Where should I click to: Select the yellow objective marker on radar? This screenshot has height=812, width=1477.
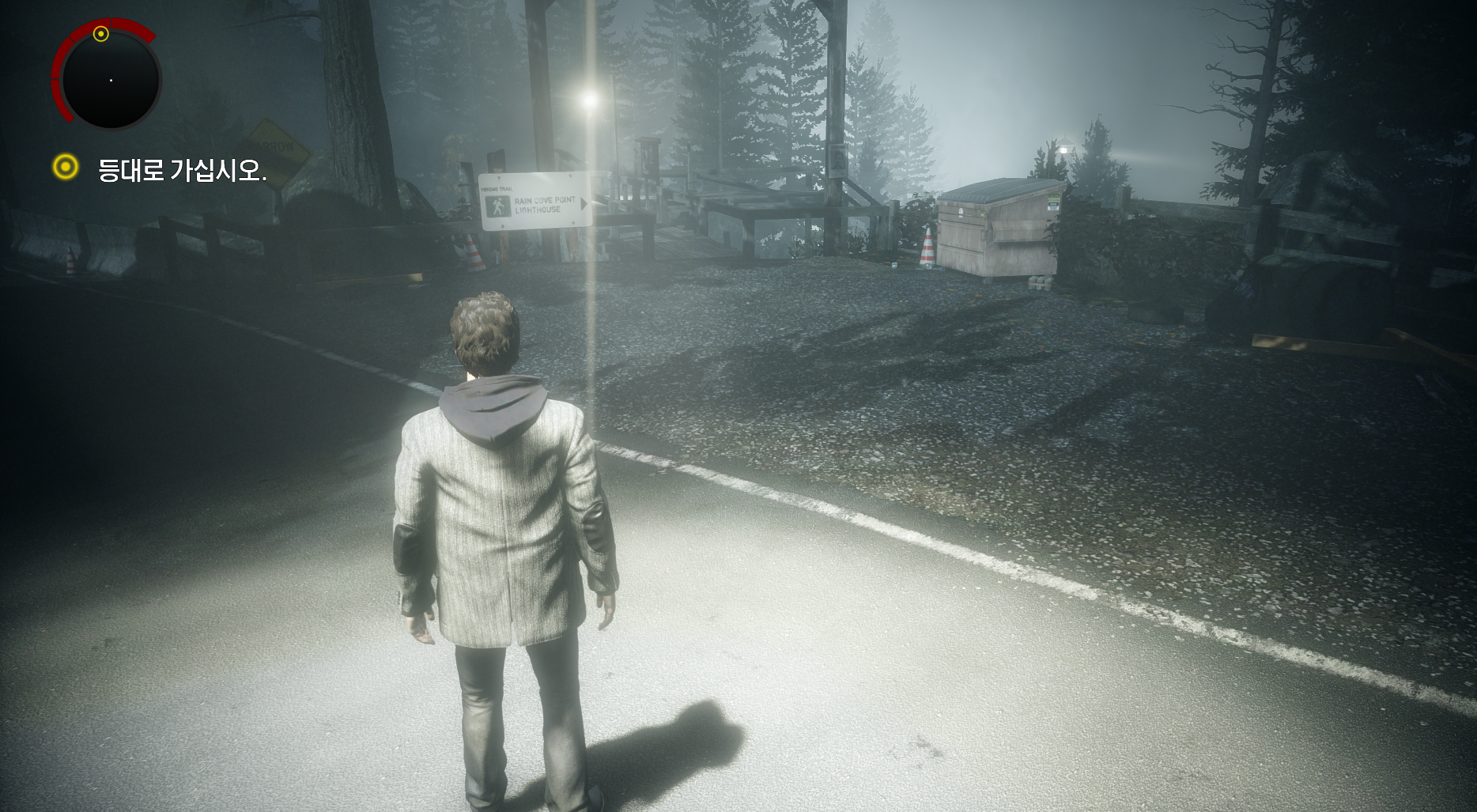[100, 33]
